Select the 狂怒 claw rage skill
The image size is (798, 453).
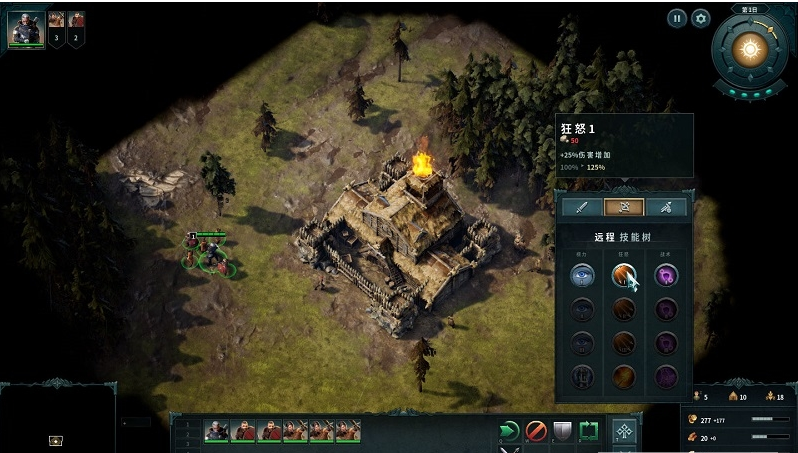[x=623, y=275]
